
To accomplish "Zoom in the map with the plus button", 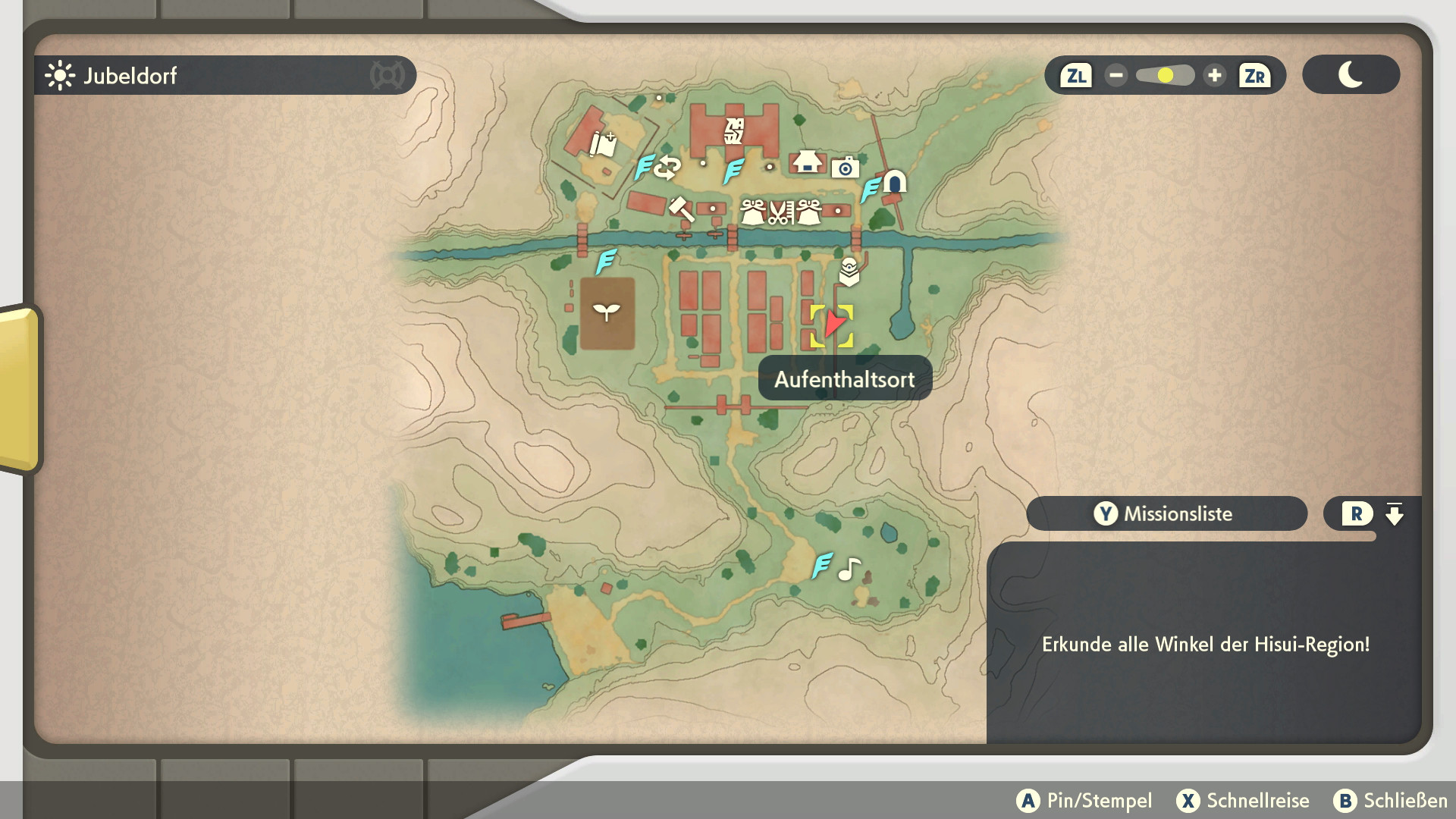I will point(1215,76).
